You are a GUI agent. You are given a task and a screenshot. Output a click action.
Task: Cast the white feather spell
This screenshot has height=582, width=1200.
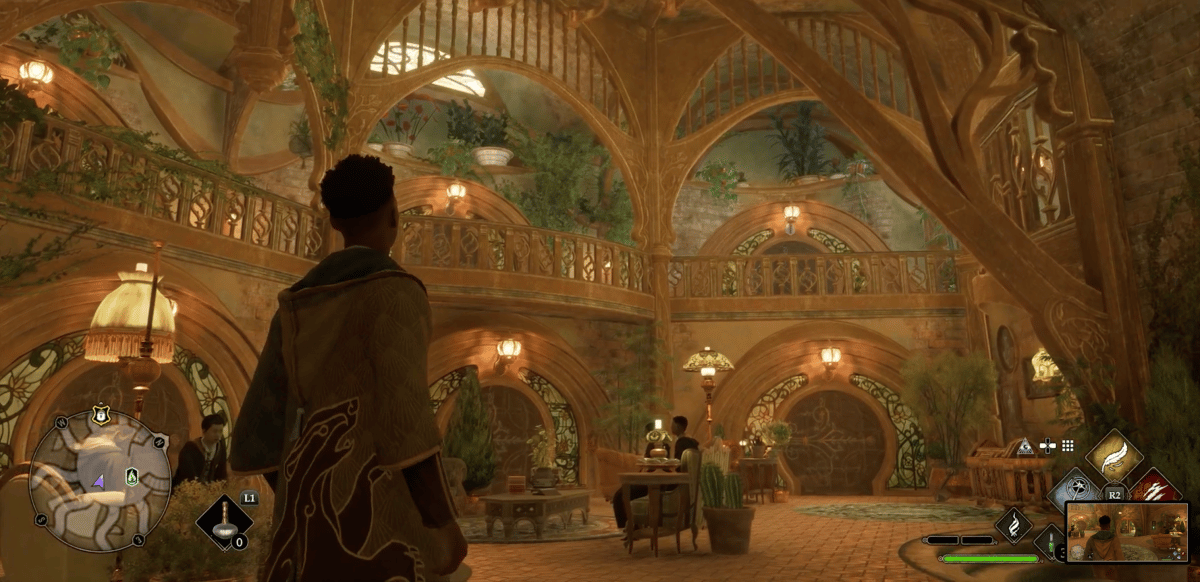point(1114,457)
